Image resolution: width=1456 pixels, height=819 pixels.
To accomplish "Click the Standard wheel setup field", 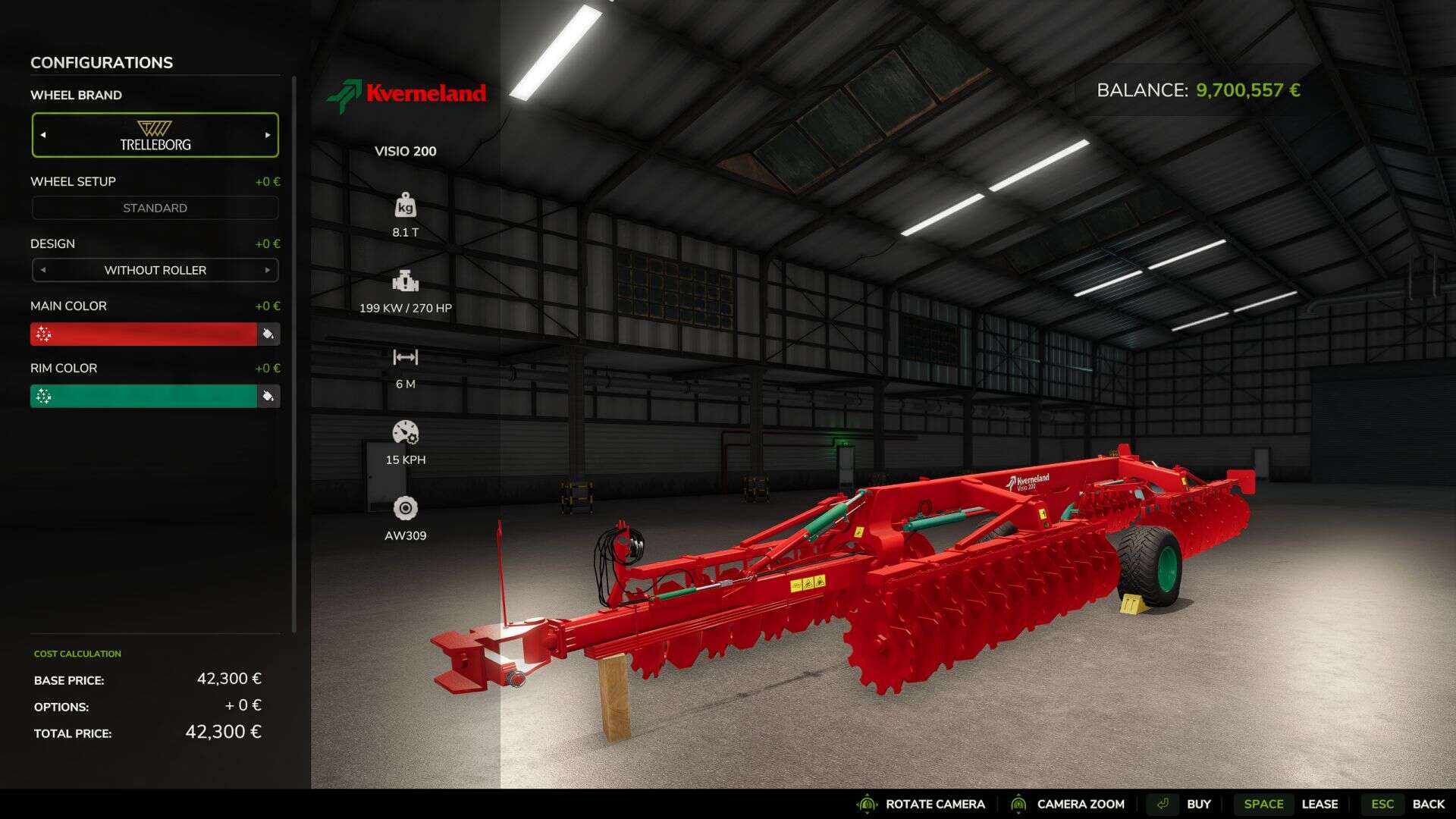I will pos(155,208).
